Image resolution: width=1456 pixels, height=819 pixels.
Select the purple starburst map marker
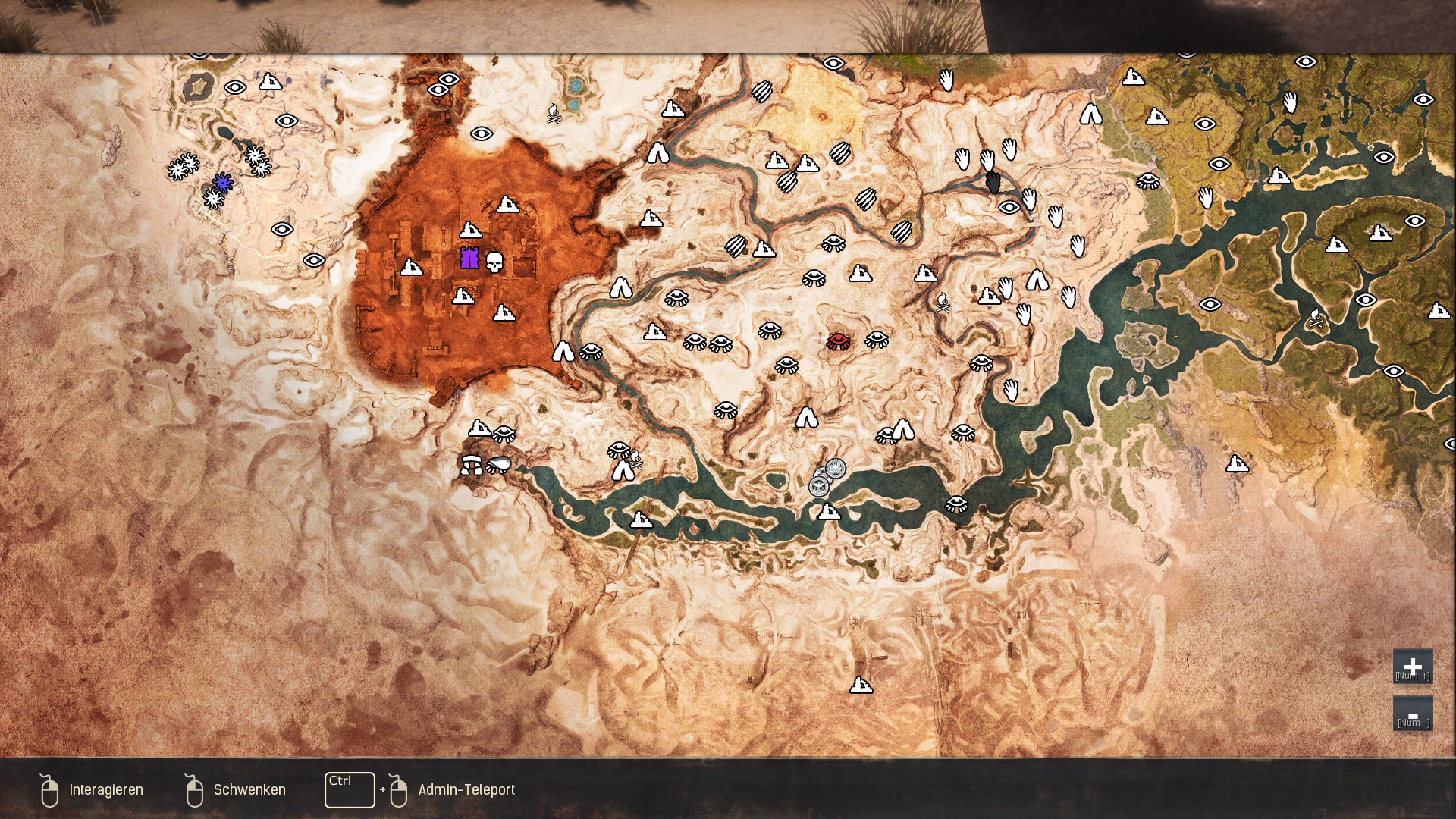[222, 182]
